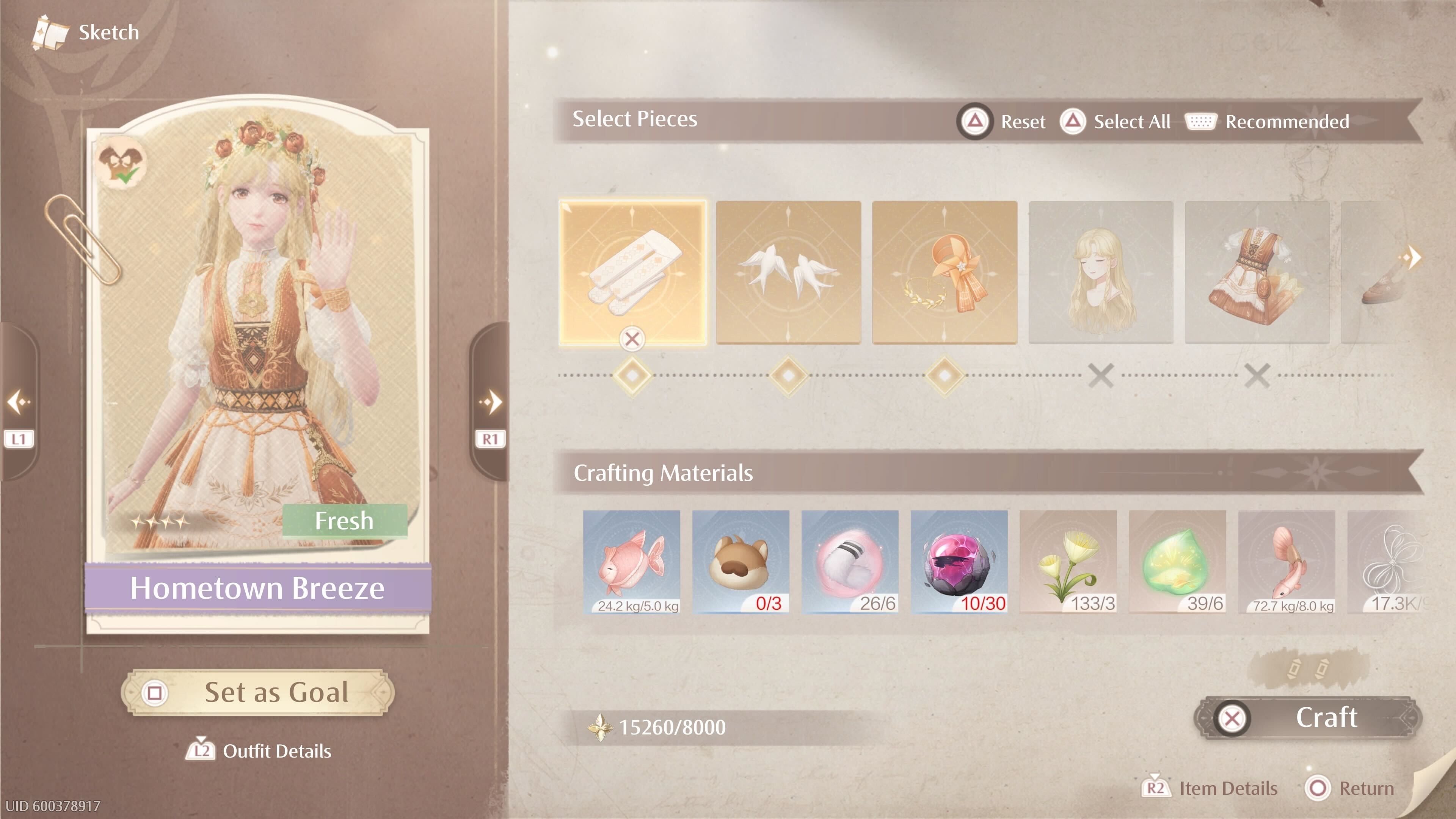
Task: Choose Select All pieces
Action: (1116, 121)
